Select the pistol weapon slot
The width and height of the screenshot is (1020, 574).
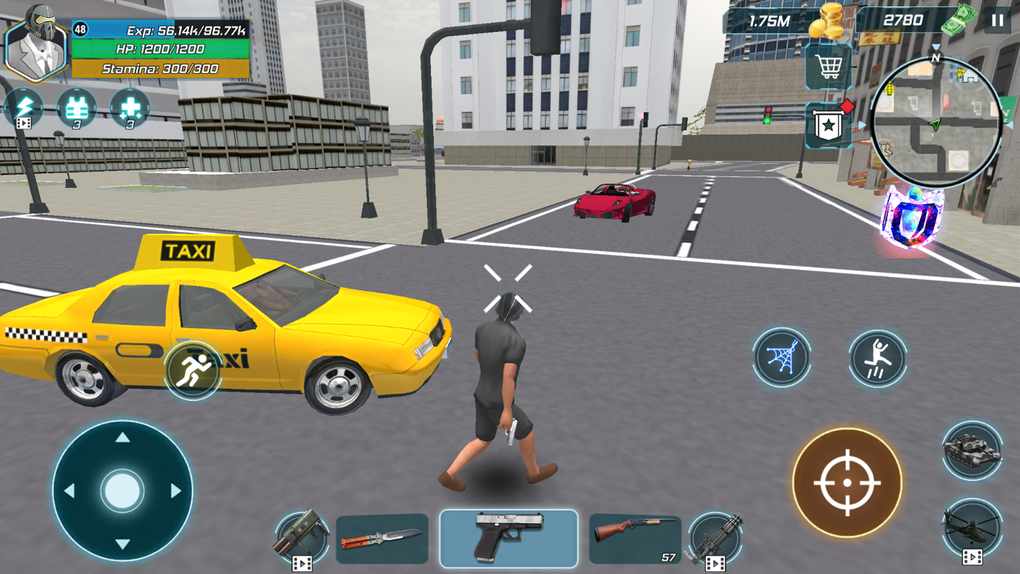coord(508,538)
